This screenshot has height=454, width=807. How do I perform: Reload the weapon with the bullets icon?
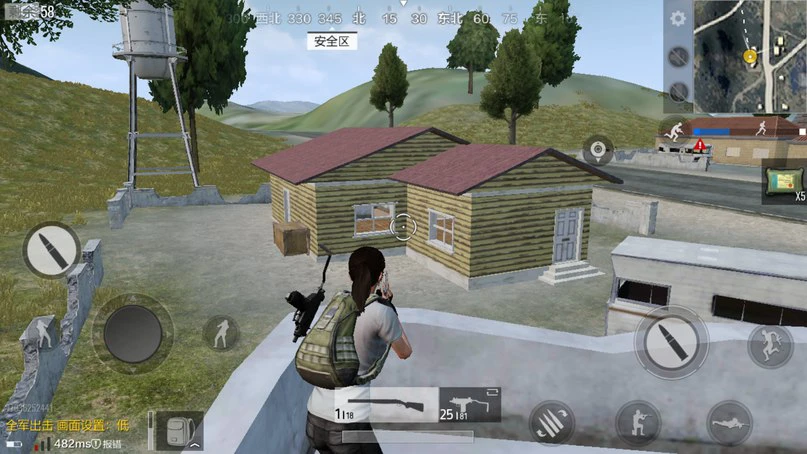(x=551, y=422)
